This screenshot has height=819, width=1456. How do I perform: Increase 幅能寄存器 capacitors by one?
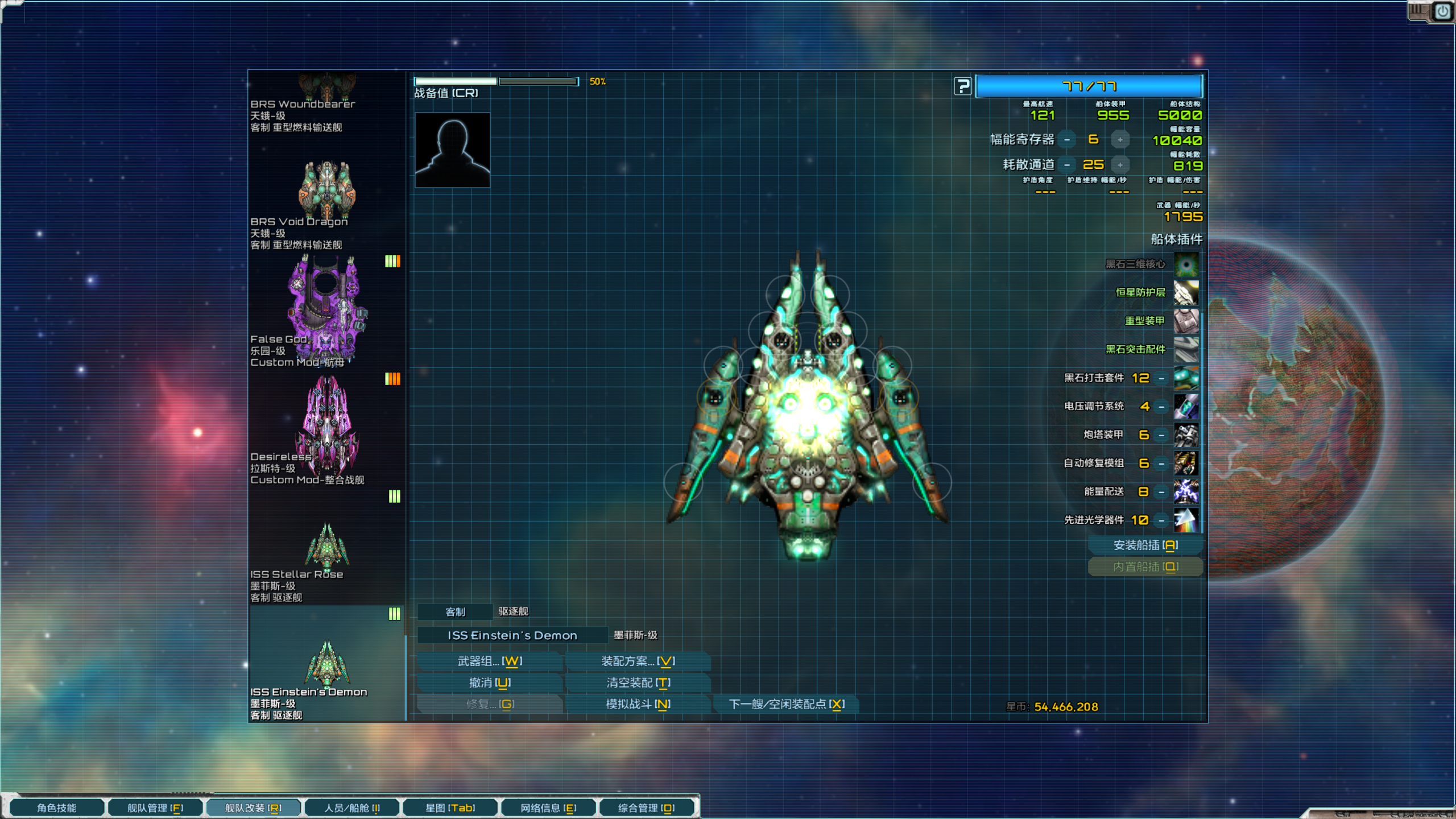click(1120, 140)
